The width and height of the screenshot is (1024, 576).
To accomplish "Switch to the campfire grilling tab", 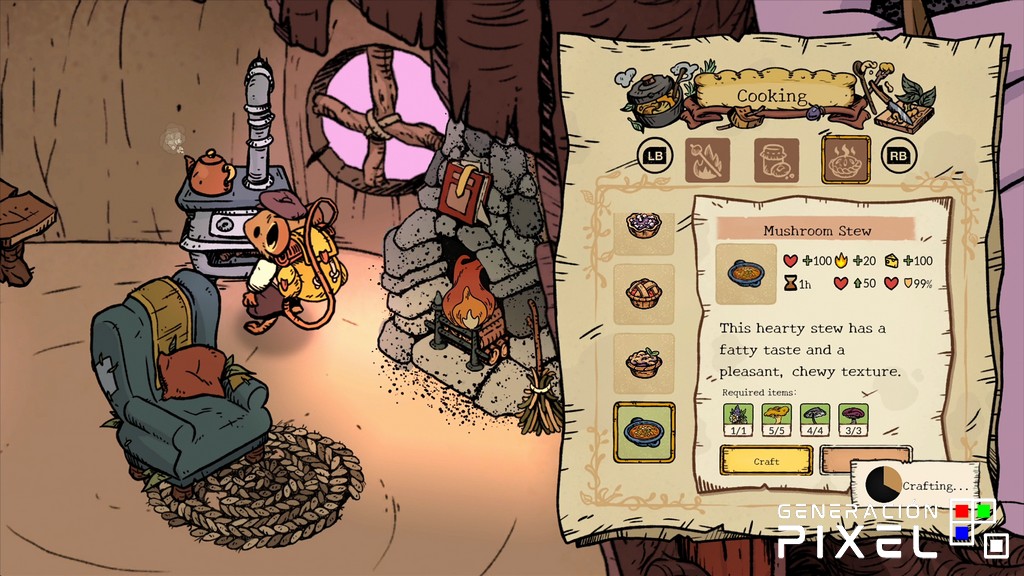I will point(707,160).
